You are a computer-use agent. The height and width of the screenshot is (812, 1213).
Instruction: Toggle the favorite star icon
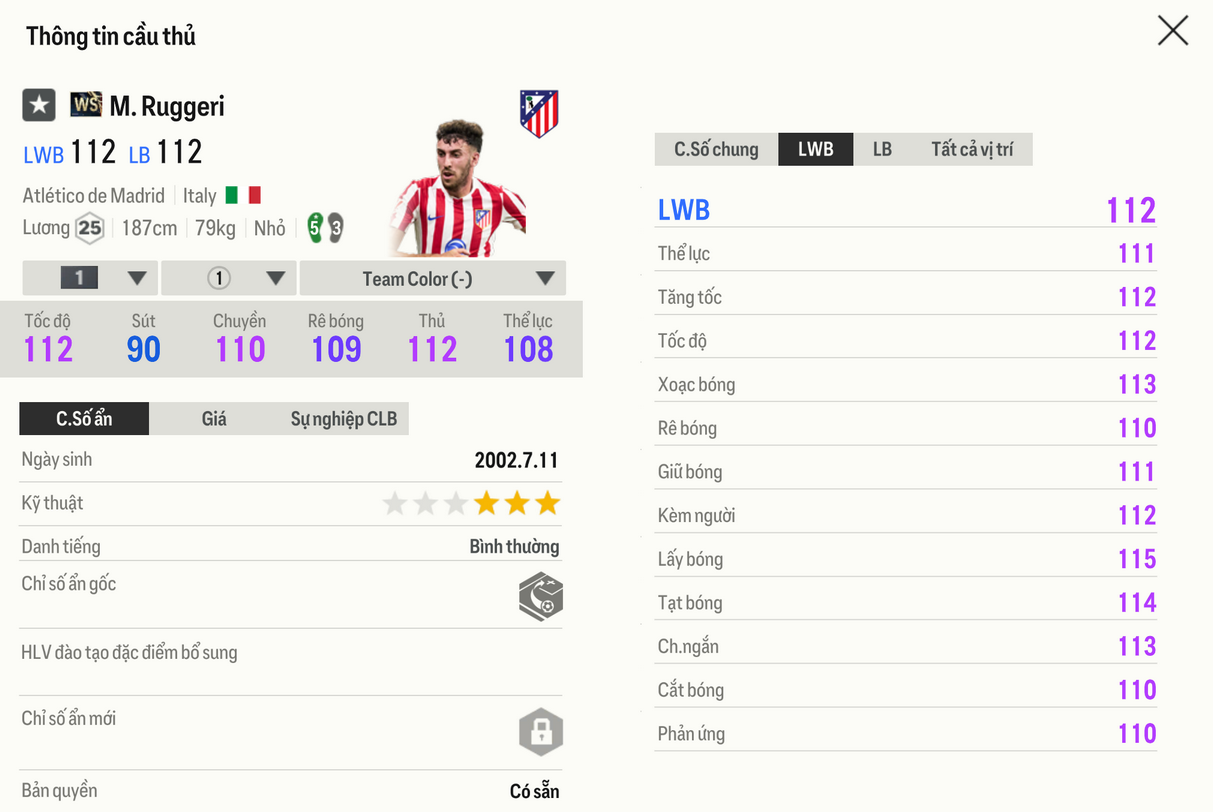(39, 105)
